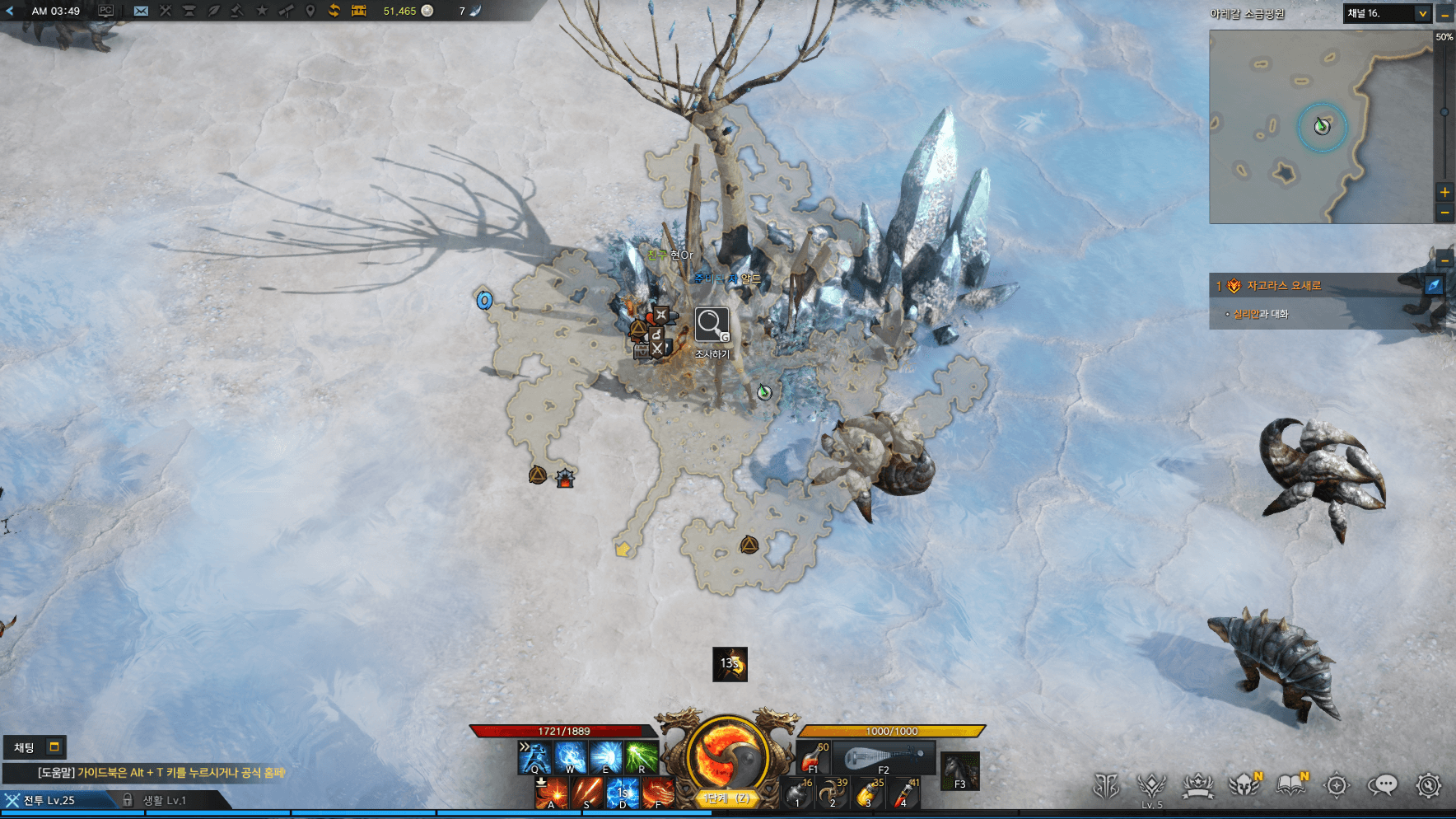Click the minimap
1456x819 pixels.
pos(1321,127)
